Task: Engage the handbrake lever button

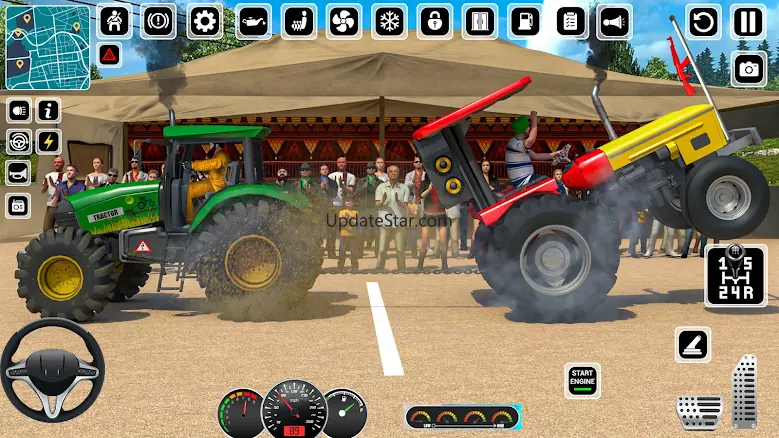Action: click(x=692, y=345)
